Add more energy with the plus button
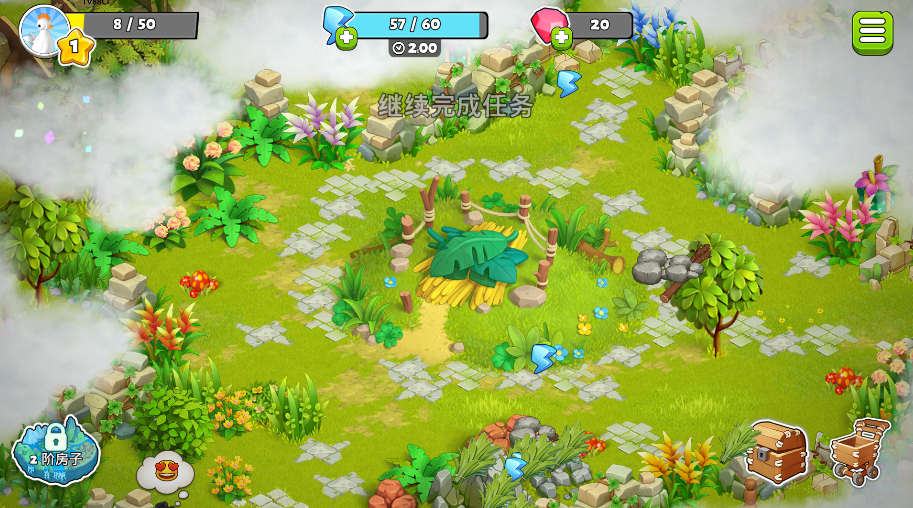The width and height of the screenshot is (913, 508). click(x=346, y=39)
